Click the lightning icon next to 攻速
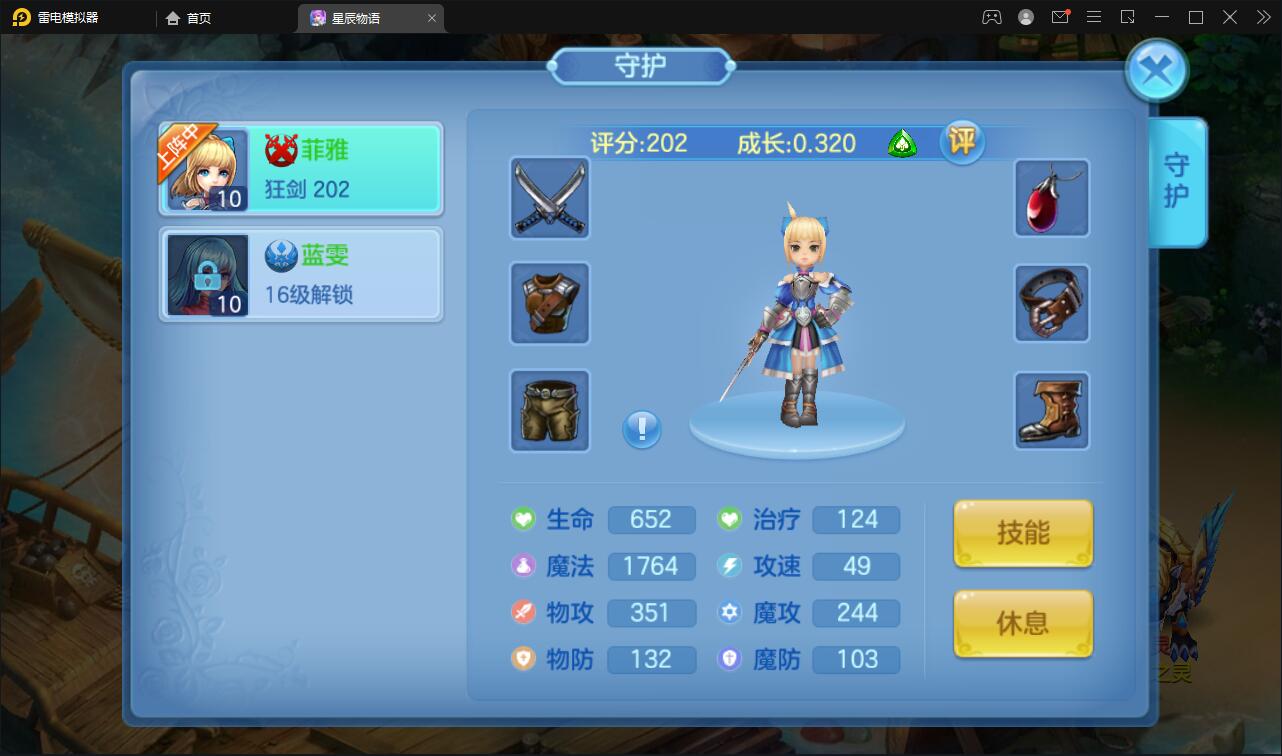The height and width of the screenshot is (756, 1282). [727, 566]
